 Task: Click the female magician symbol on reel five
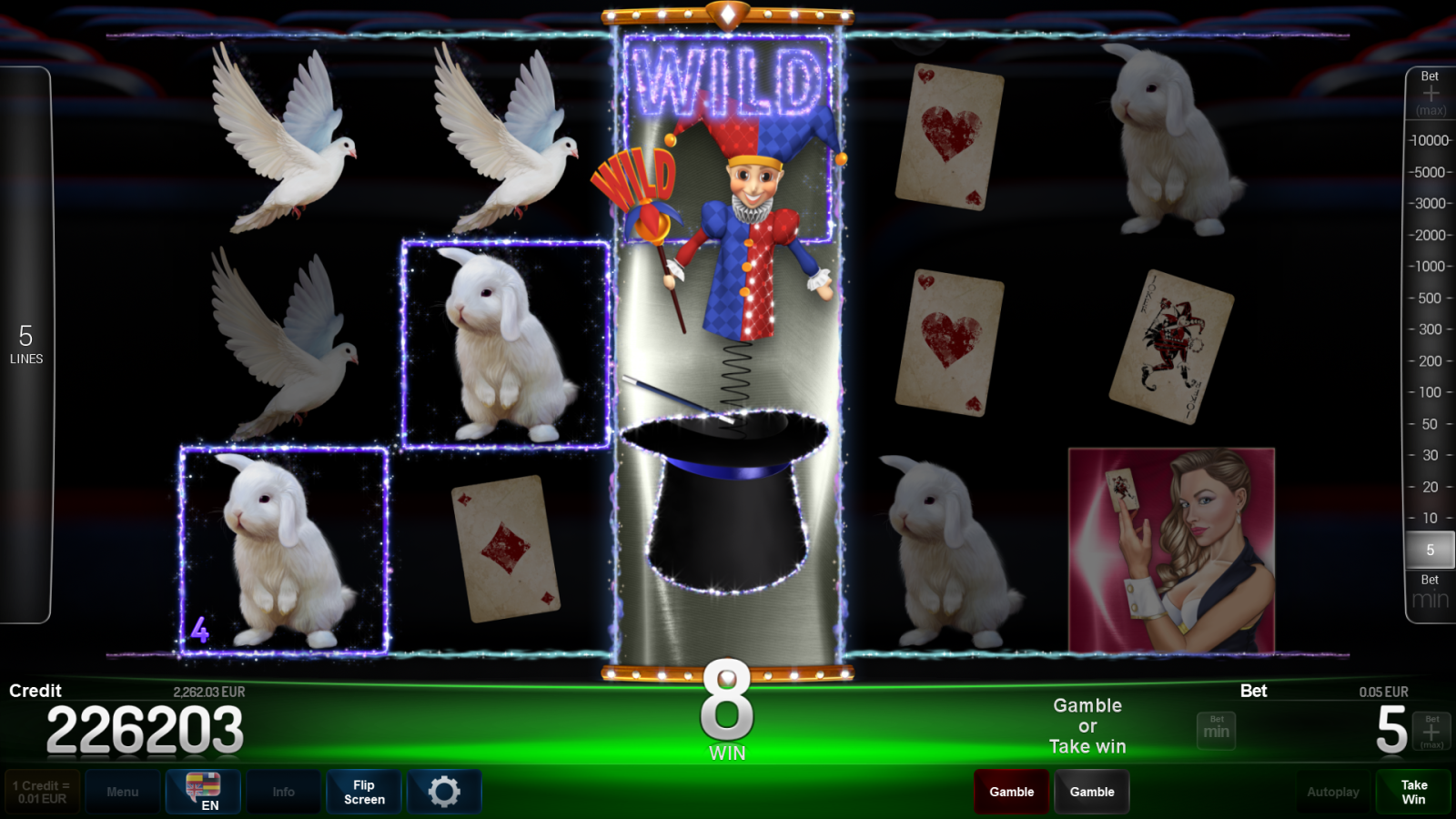(1172, 546)
